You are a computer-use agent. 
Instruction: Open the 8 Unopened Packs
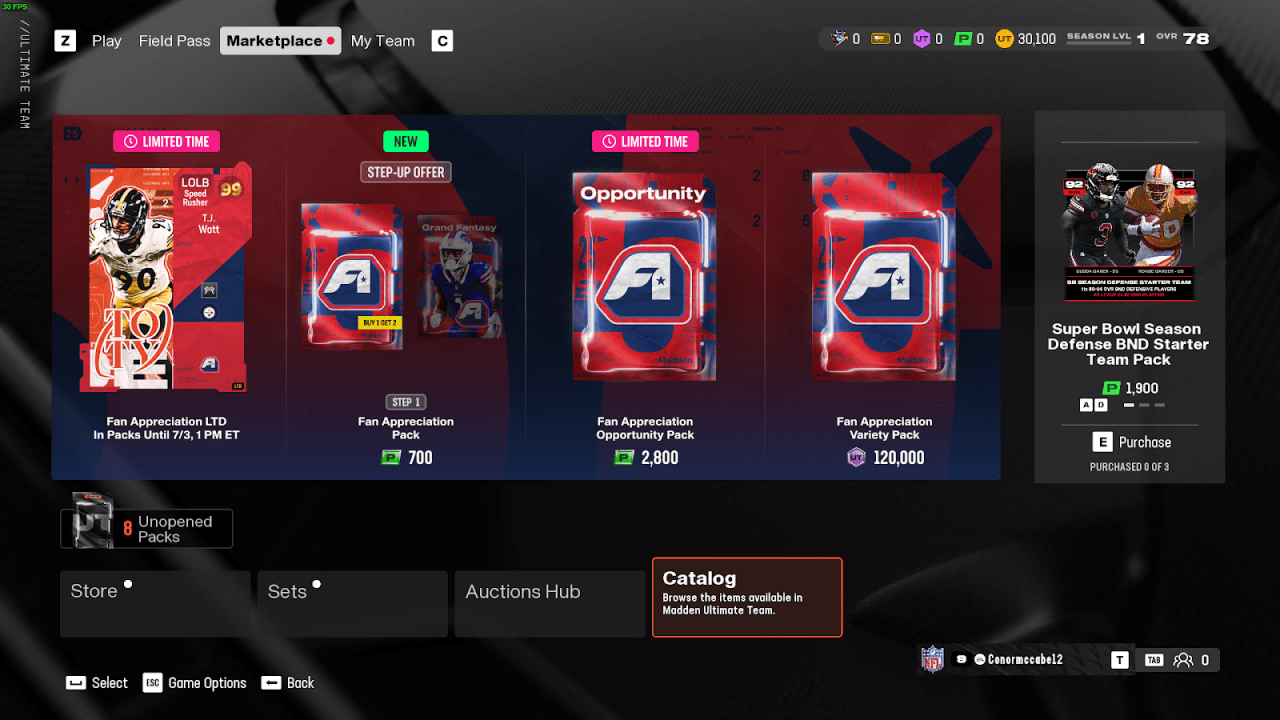tap(147, 528)
